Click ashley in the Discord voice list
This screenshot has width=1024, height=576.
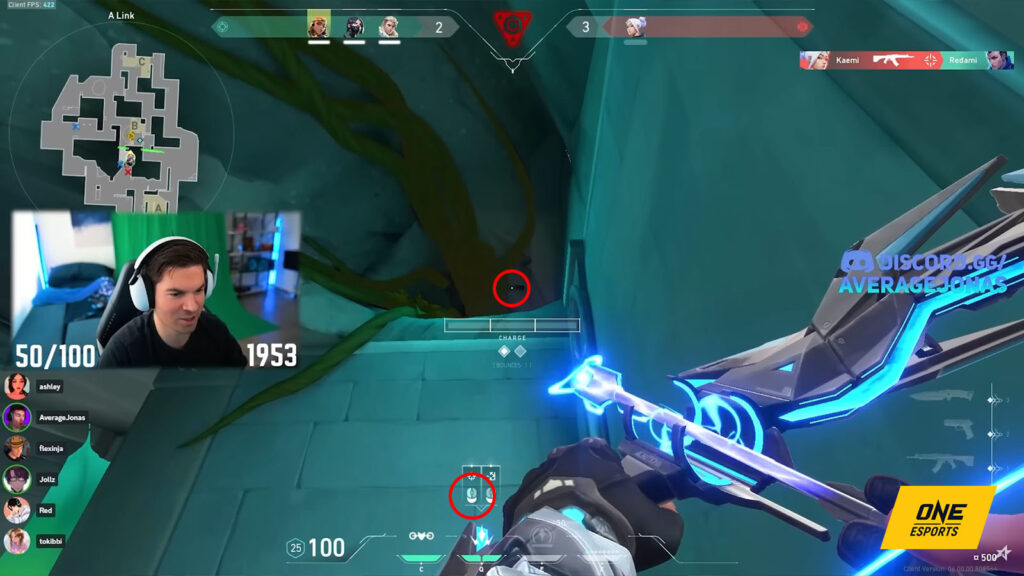[x=17, y=386]
